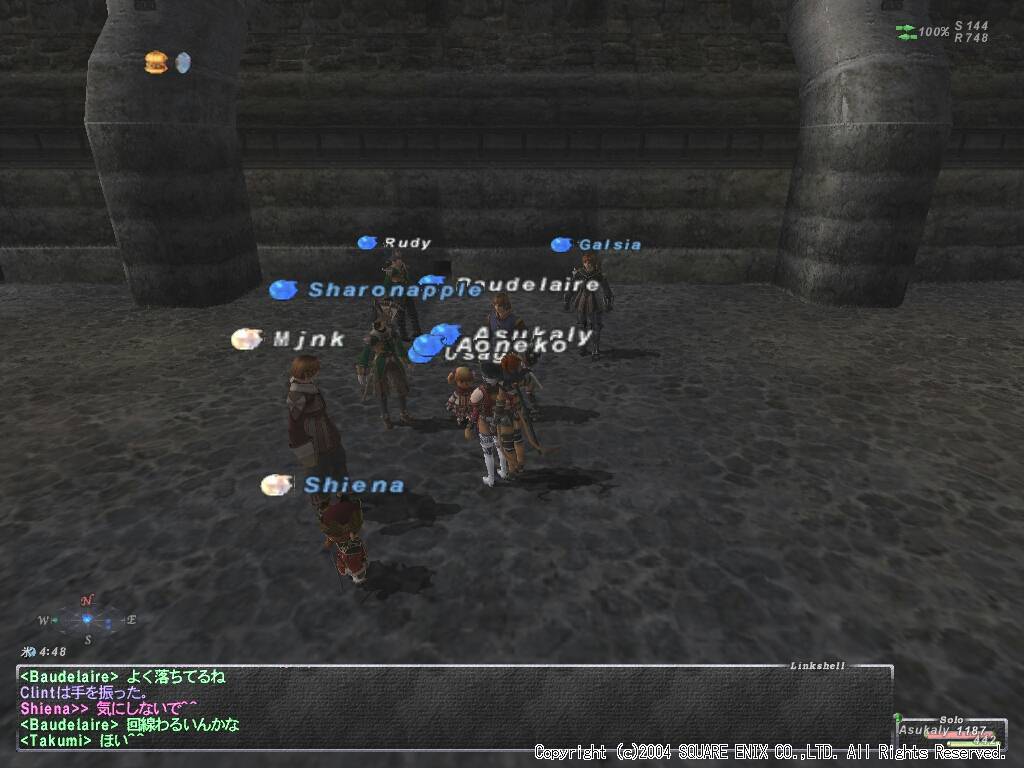Select the Sharonapple name label

coord(394,290)
